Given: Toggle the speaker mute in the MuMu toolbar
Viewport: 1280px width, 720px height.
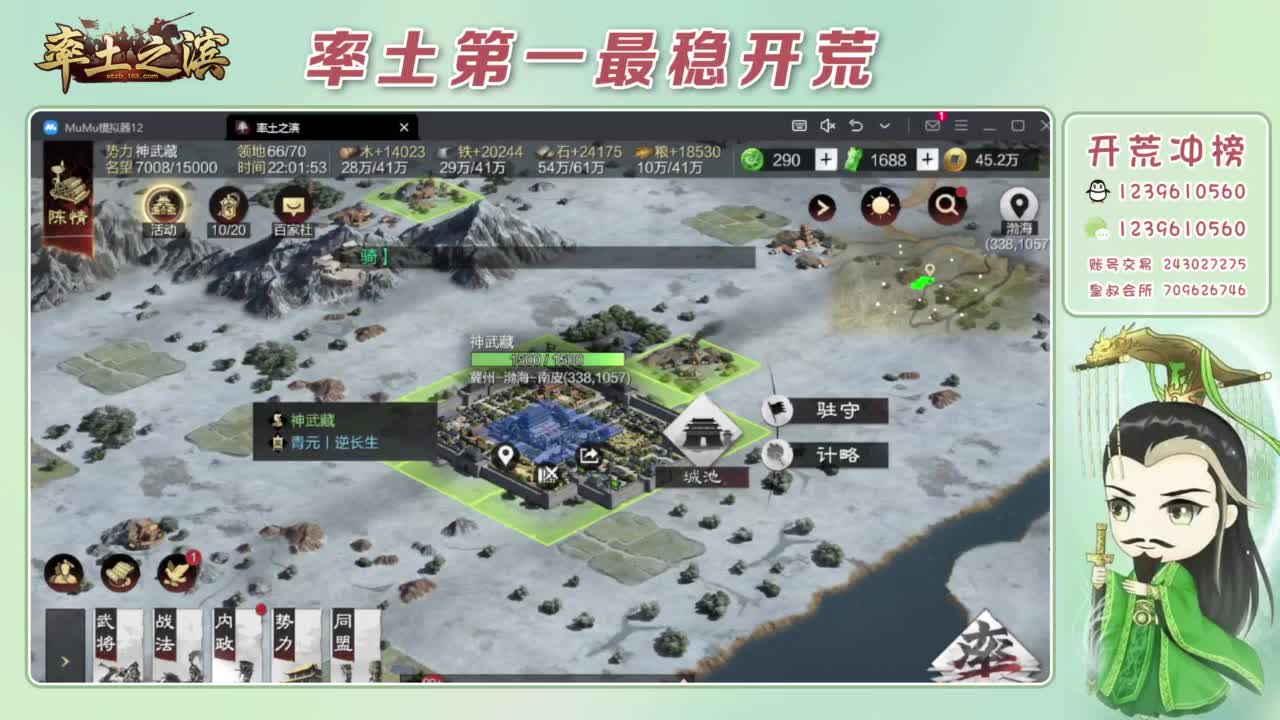Looking at the screenshot, I should pyautogui.click(x=826, y=127).
